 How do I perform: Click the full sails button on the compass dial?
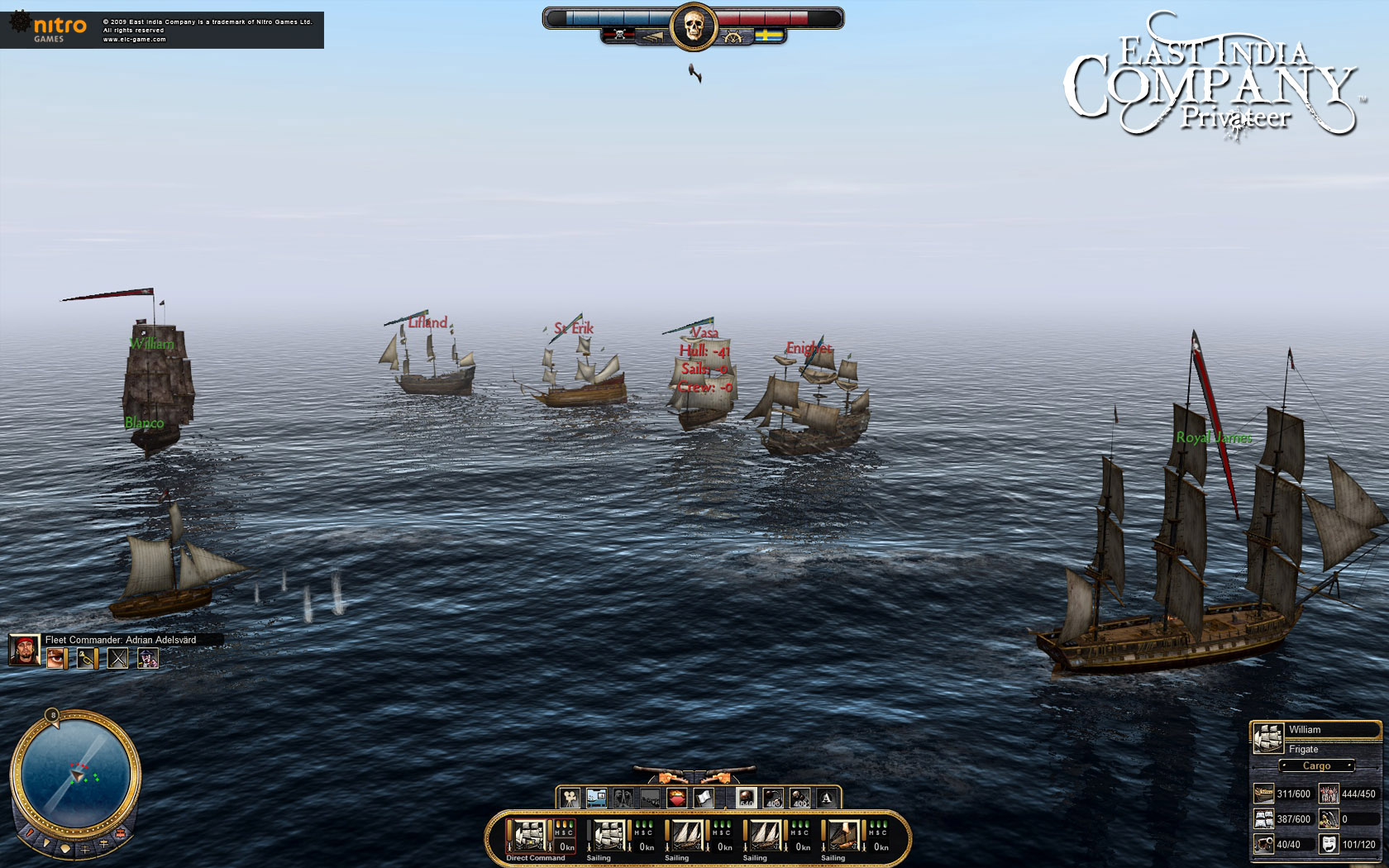pos(65,849)
